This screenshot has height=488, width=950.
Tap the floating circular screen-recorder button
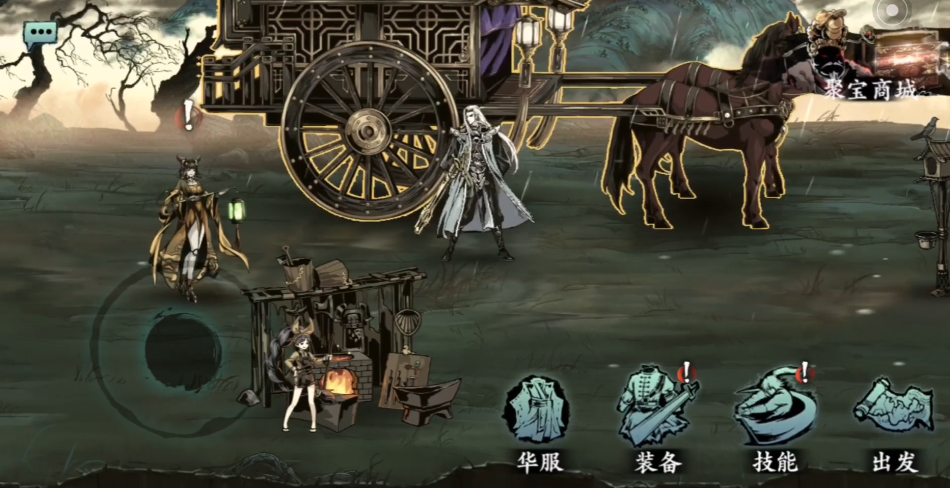pos(890,12)
